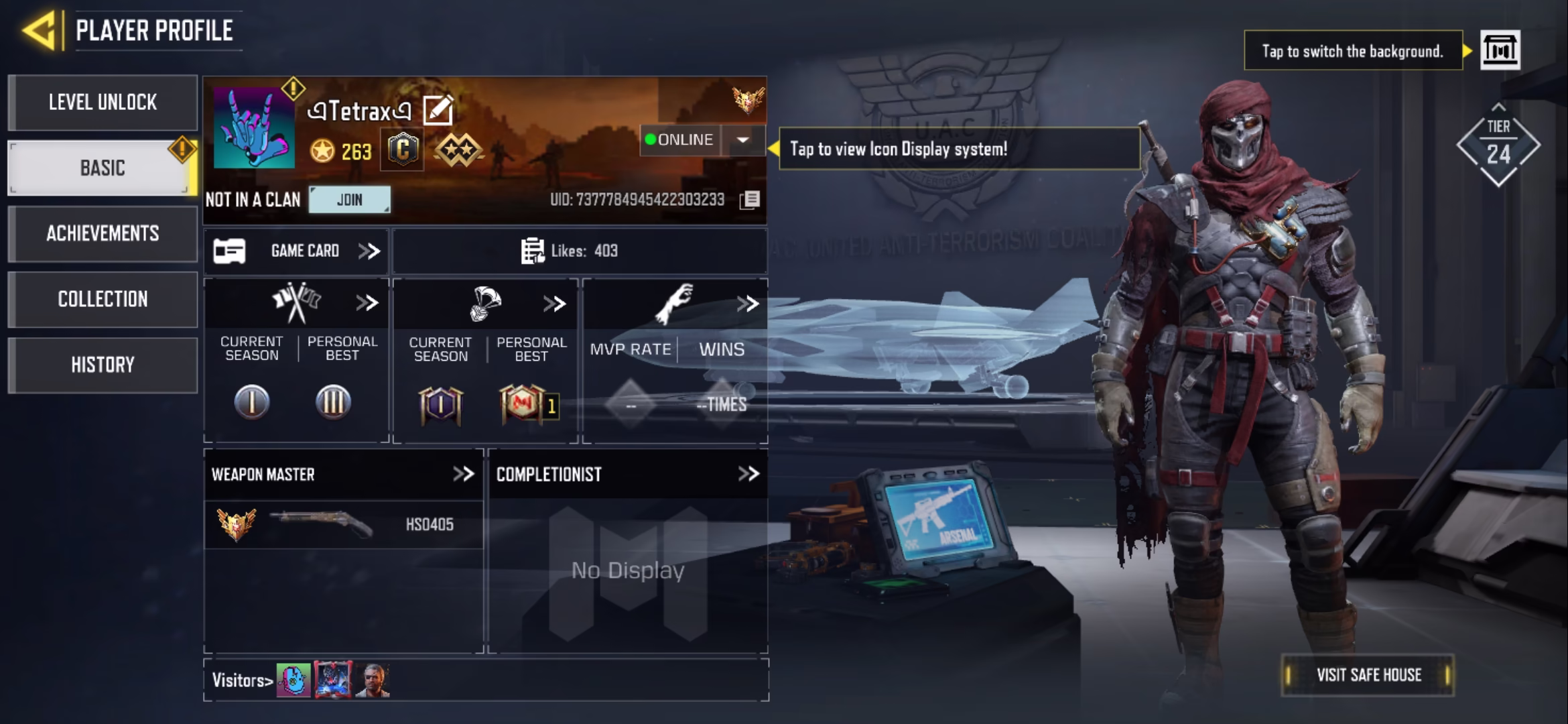
Task: Select the Basic tab
Action: click(102, 168)
